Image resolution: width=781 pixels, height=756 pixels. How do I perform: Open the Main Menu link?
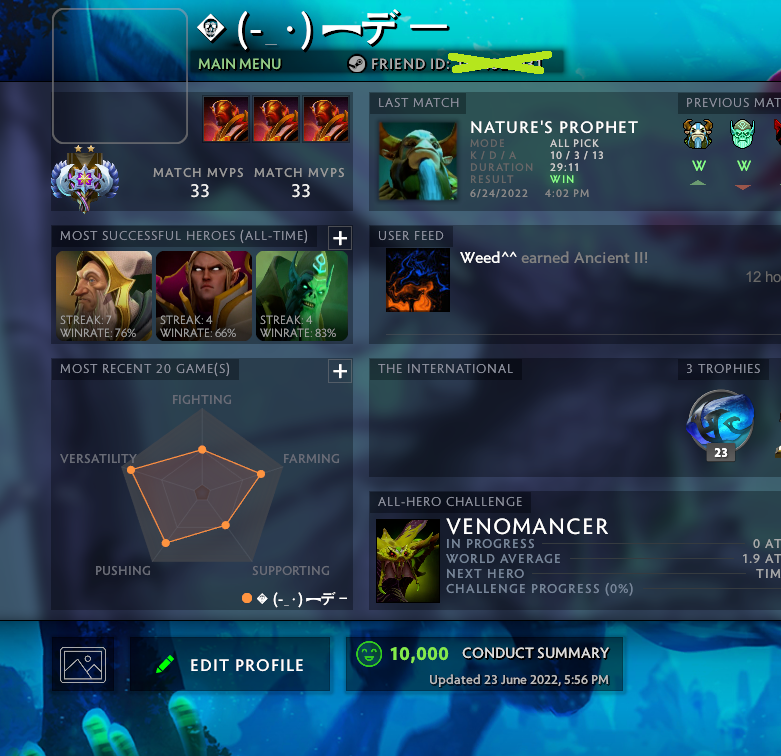coord(240,63)
